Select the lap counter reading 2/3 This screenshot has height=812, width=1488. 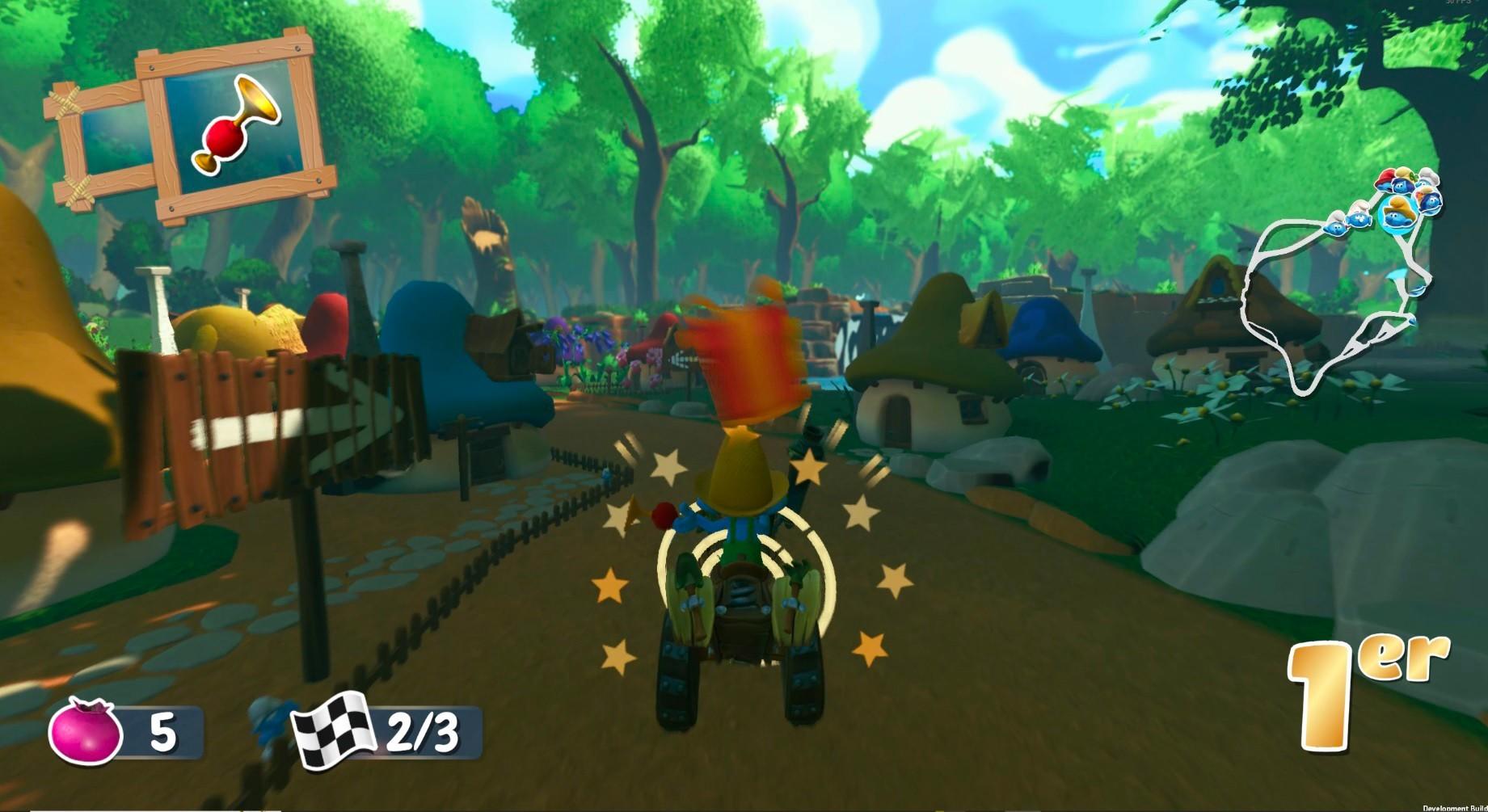pos(420,731)
